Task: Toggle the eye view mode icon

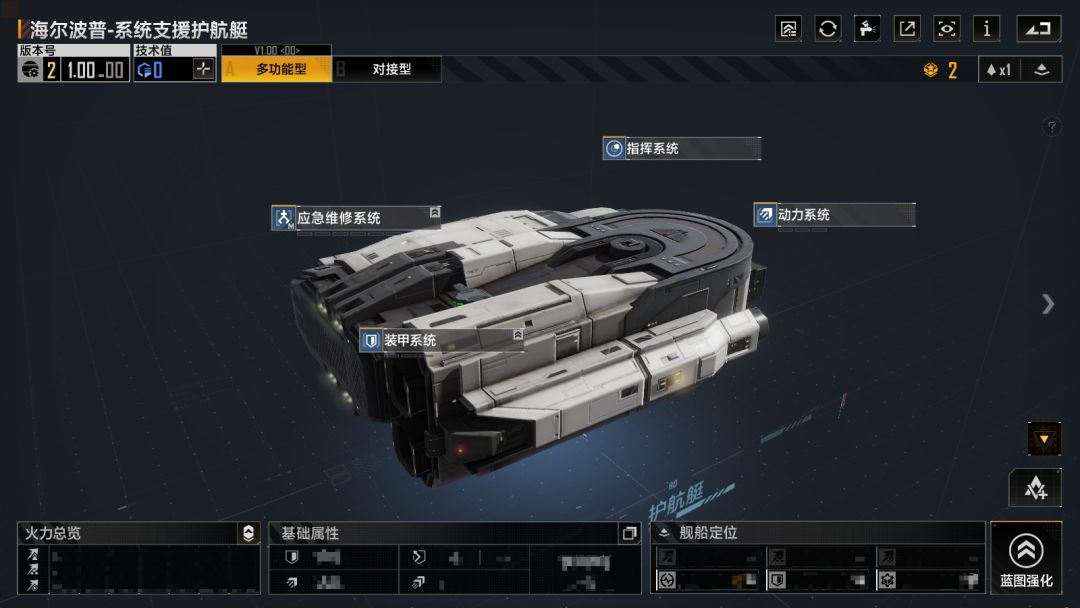Action: (947, 29)
